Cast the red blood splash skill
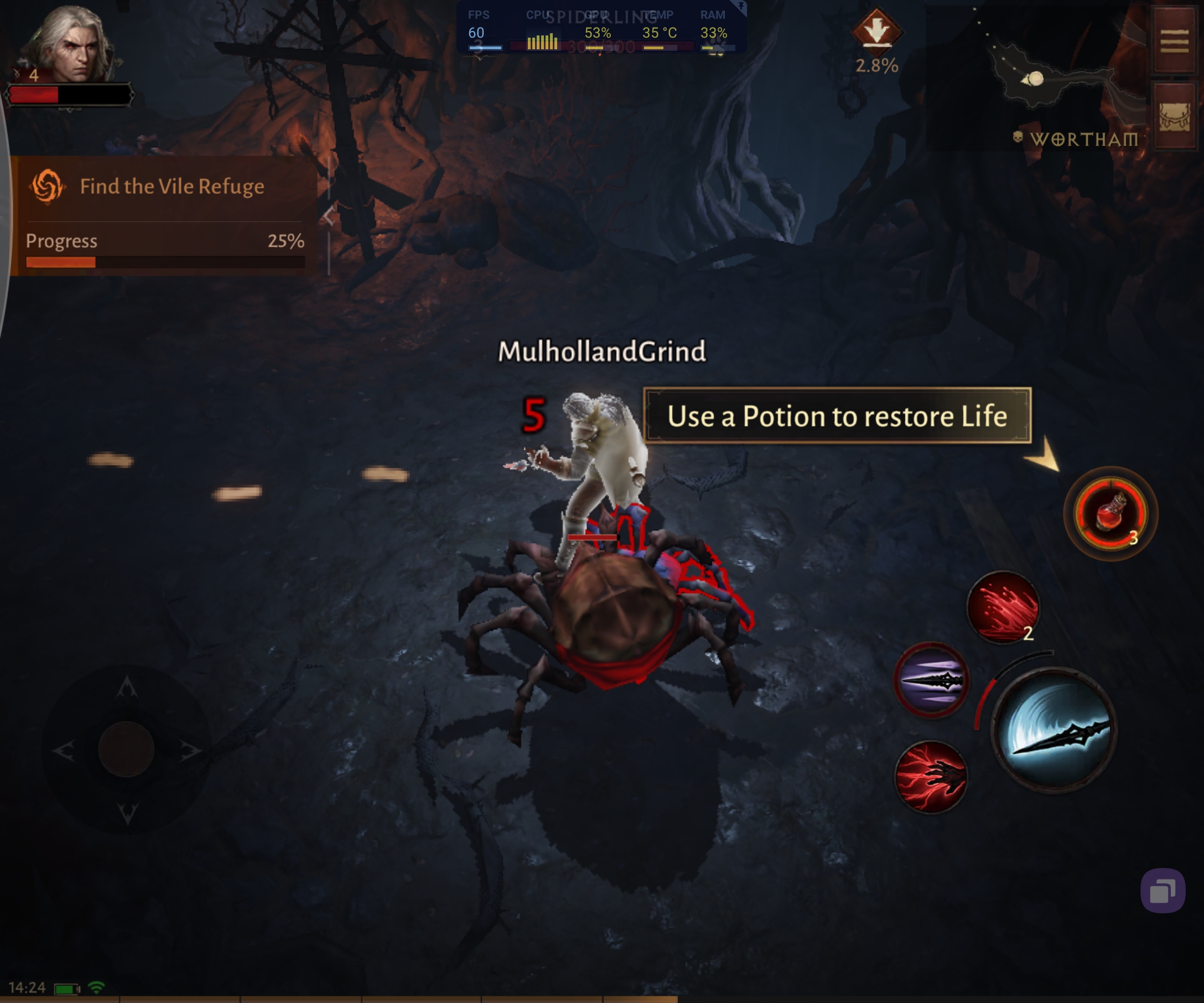This screenshot has height=1003, width=1204. [1003, 607]
